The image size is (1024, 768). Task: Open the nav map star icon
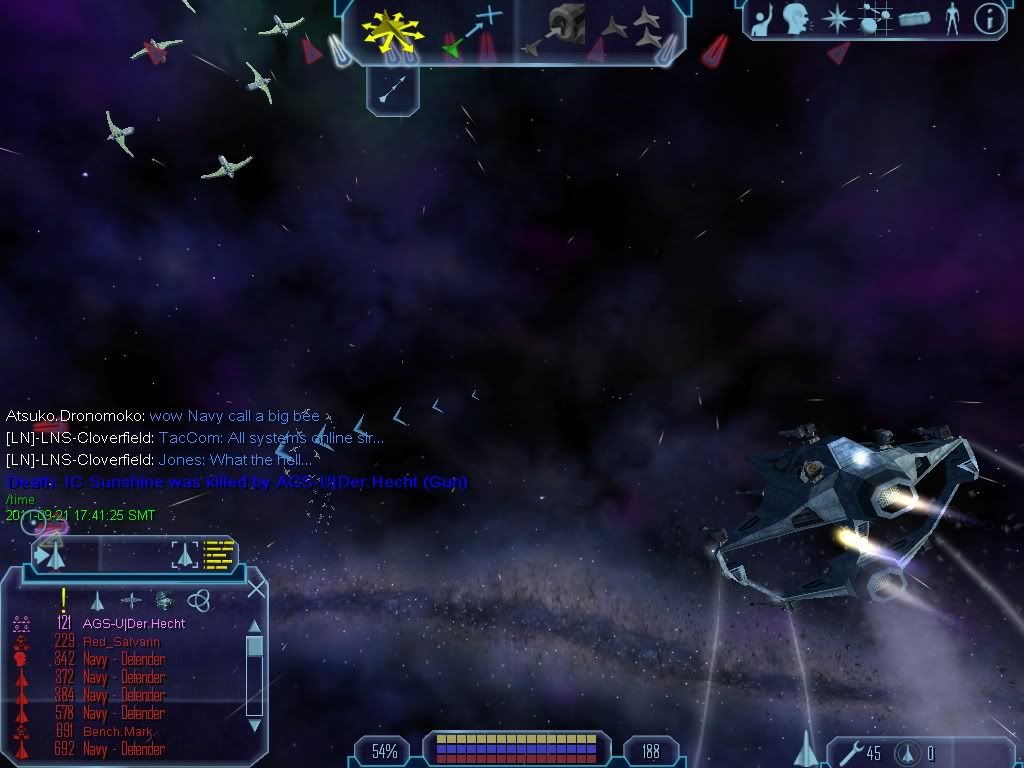click(836, 18)
